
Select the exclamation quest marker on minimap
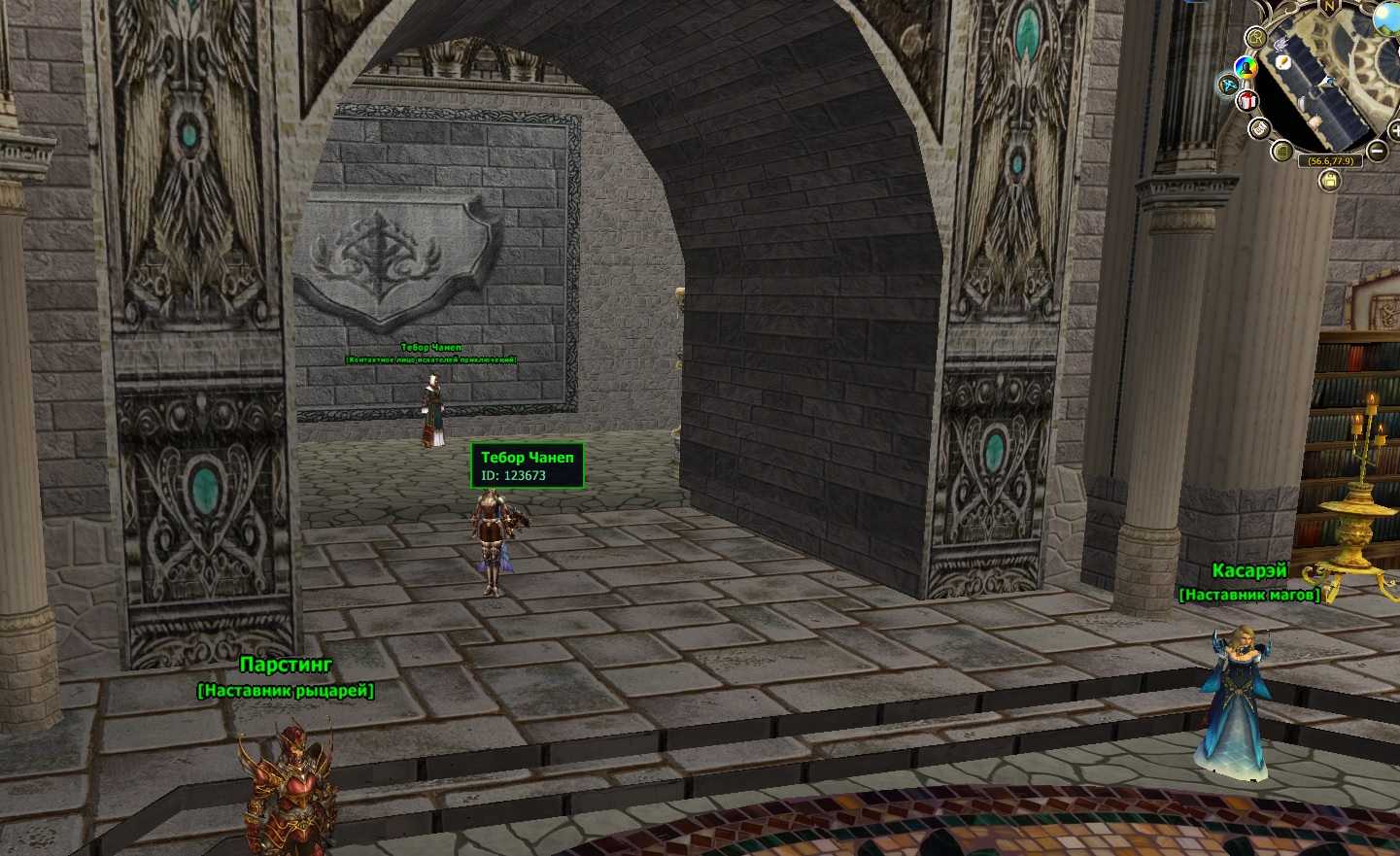(x=1283, y=62)
